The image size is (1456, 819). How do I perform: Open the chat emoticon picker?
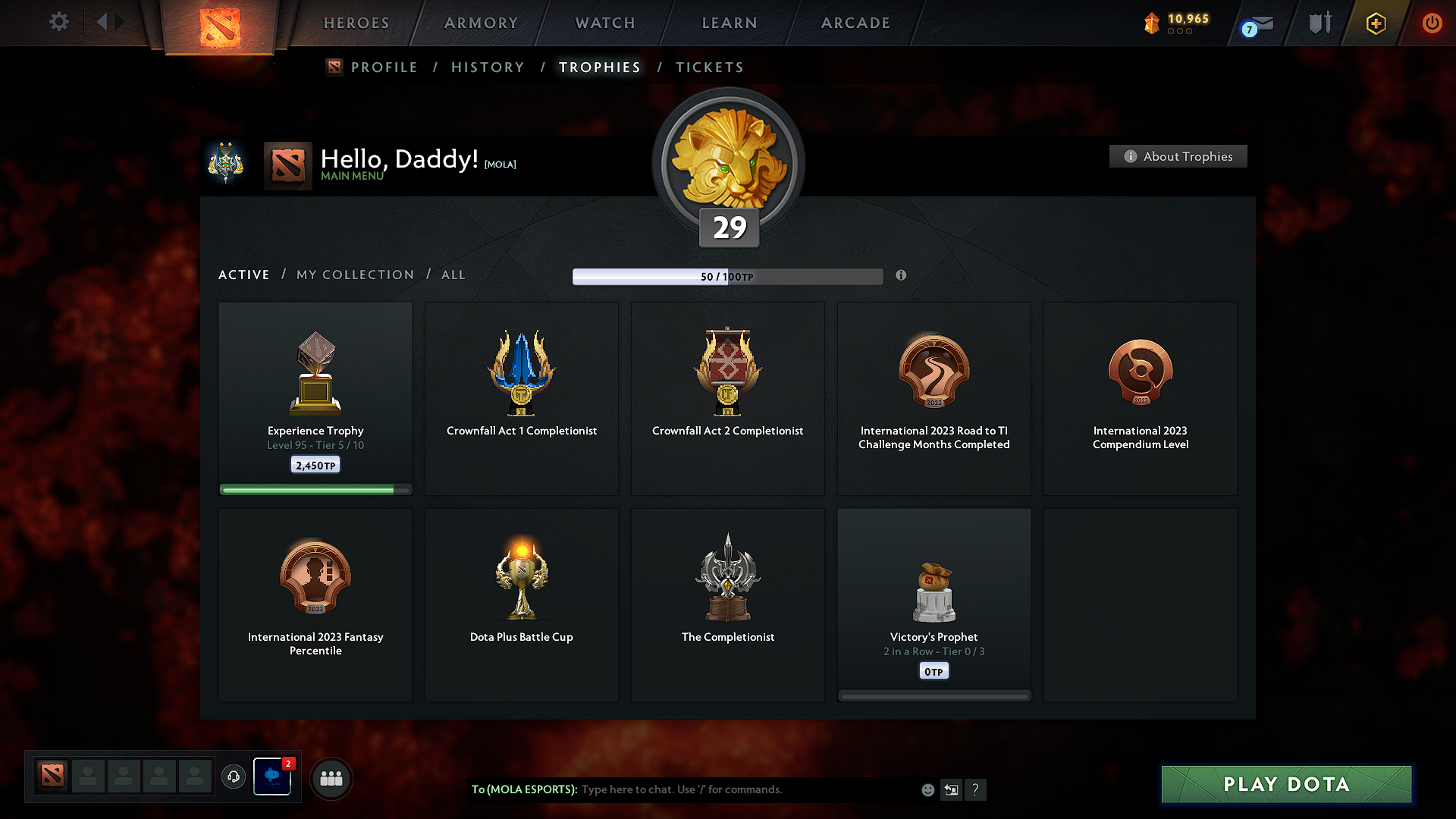click(x=927, y=789)
